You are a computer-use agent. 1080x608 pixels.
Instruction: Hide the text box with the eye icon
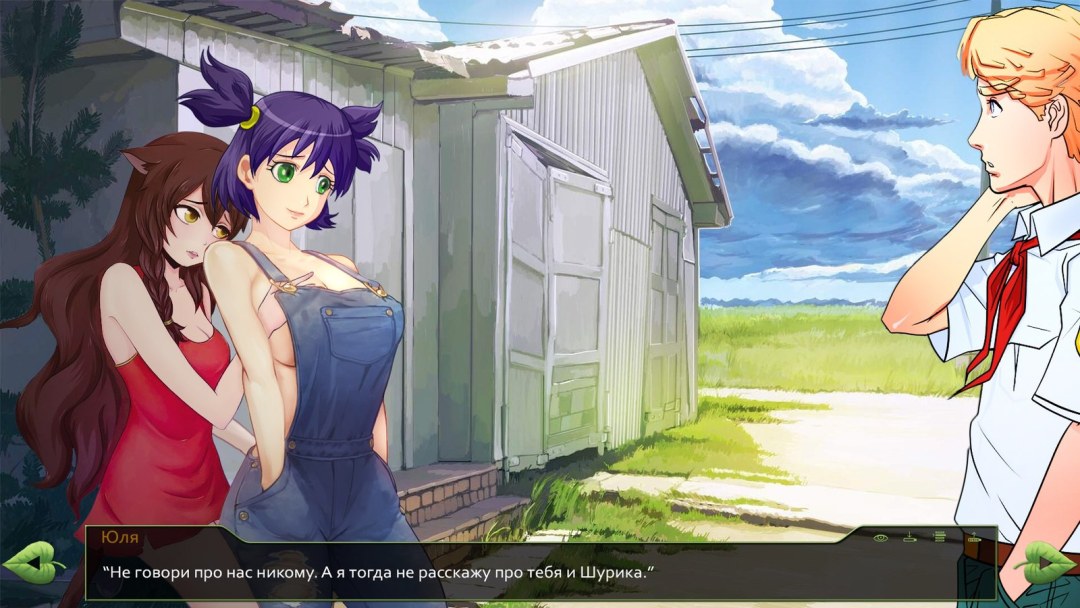[881, 538]
